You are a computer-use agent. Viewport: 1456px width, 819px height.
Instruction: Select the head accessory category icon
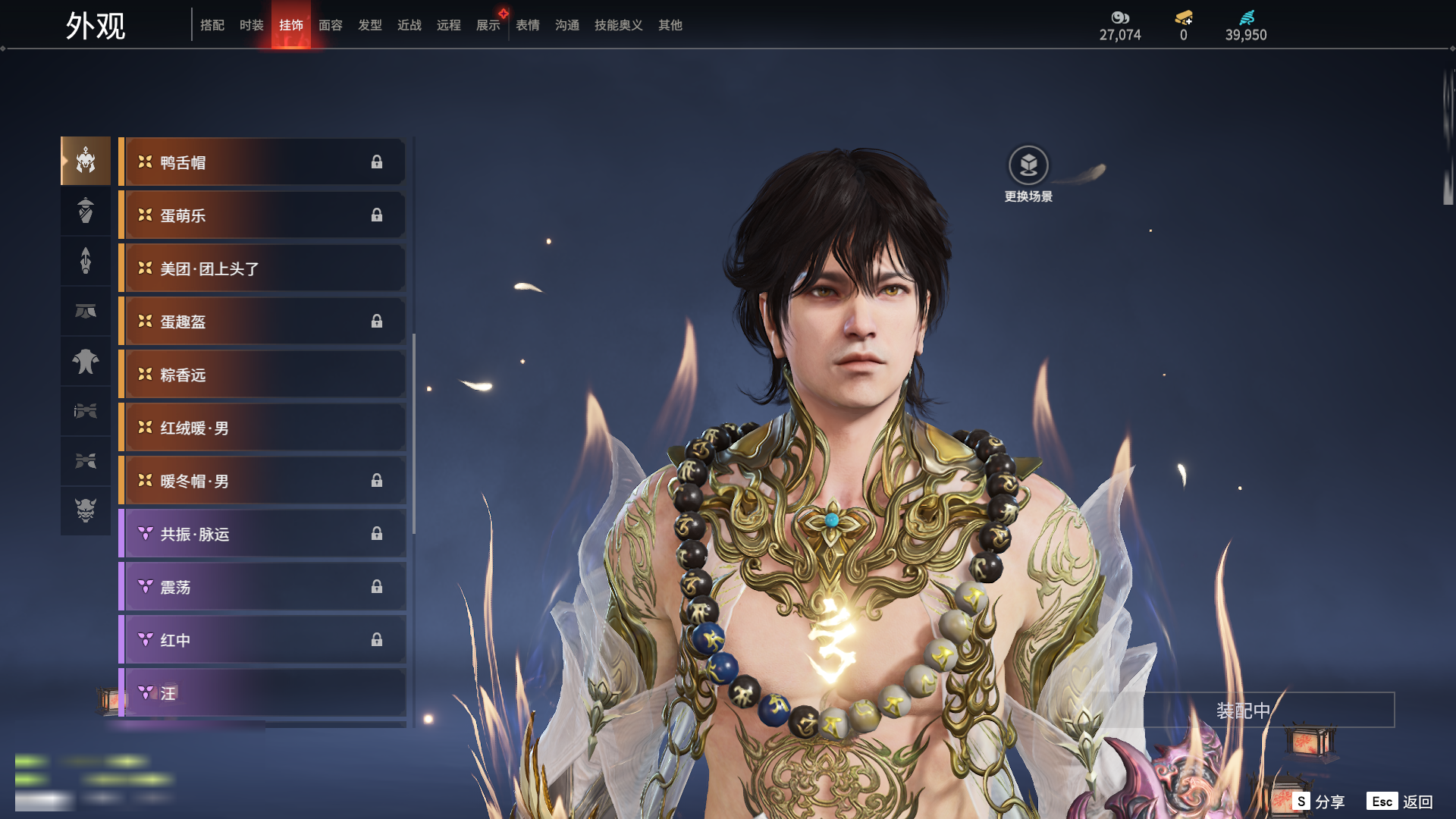point(86,161)
